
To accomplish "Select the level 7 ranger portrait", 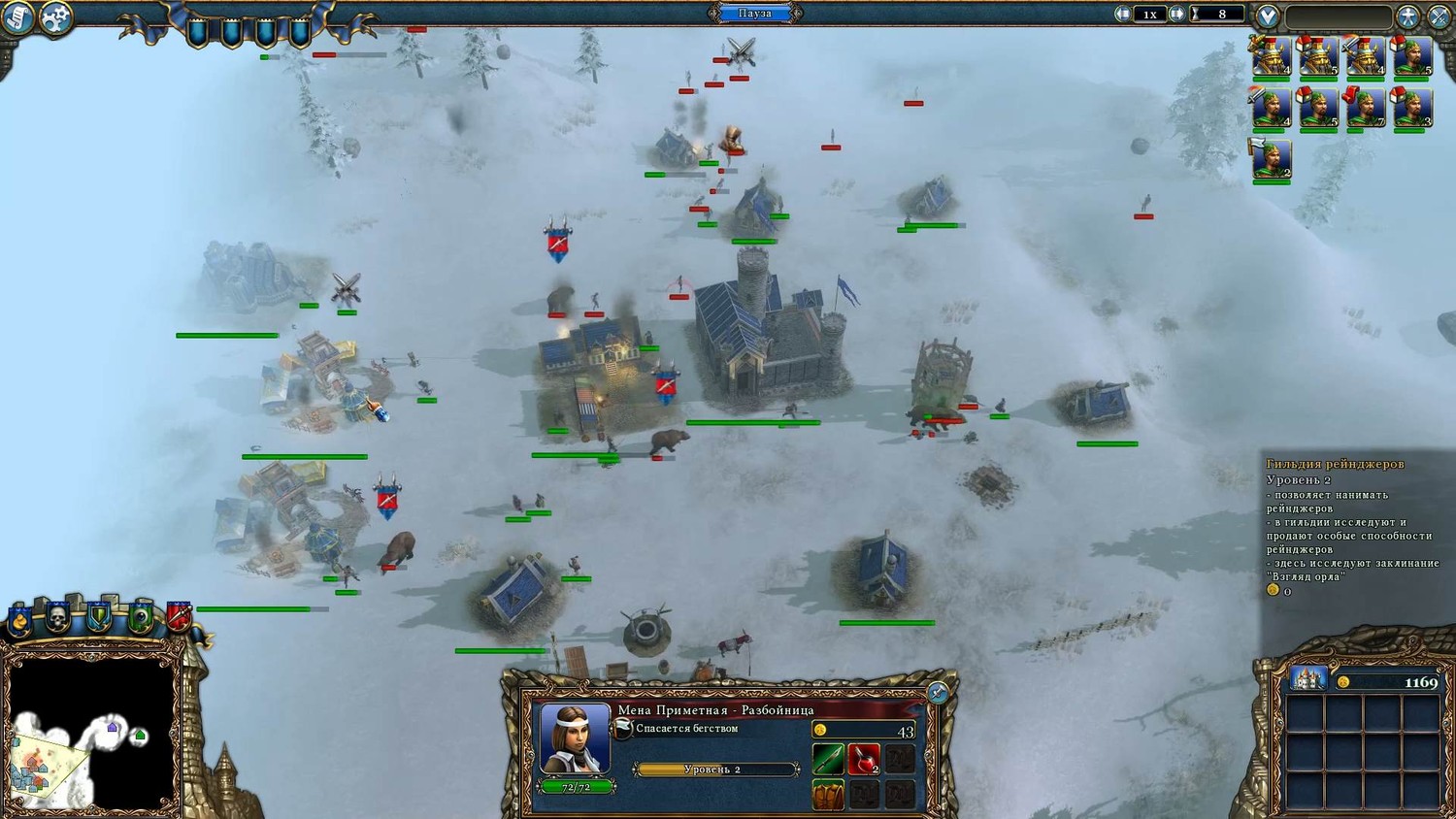I will tap(1365, 109).
